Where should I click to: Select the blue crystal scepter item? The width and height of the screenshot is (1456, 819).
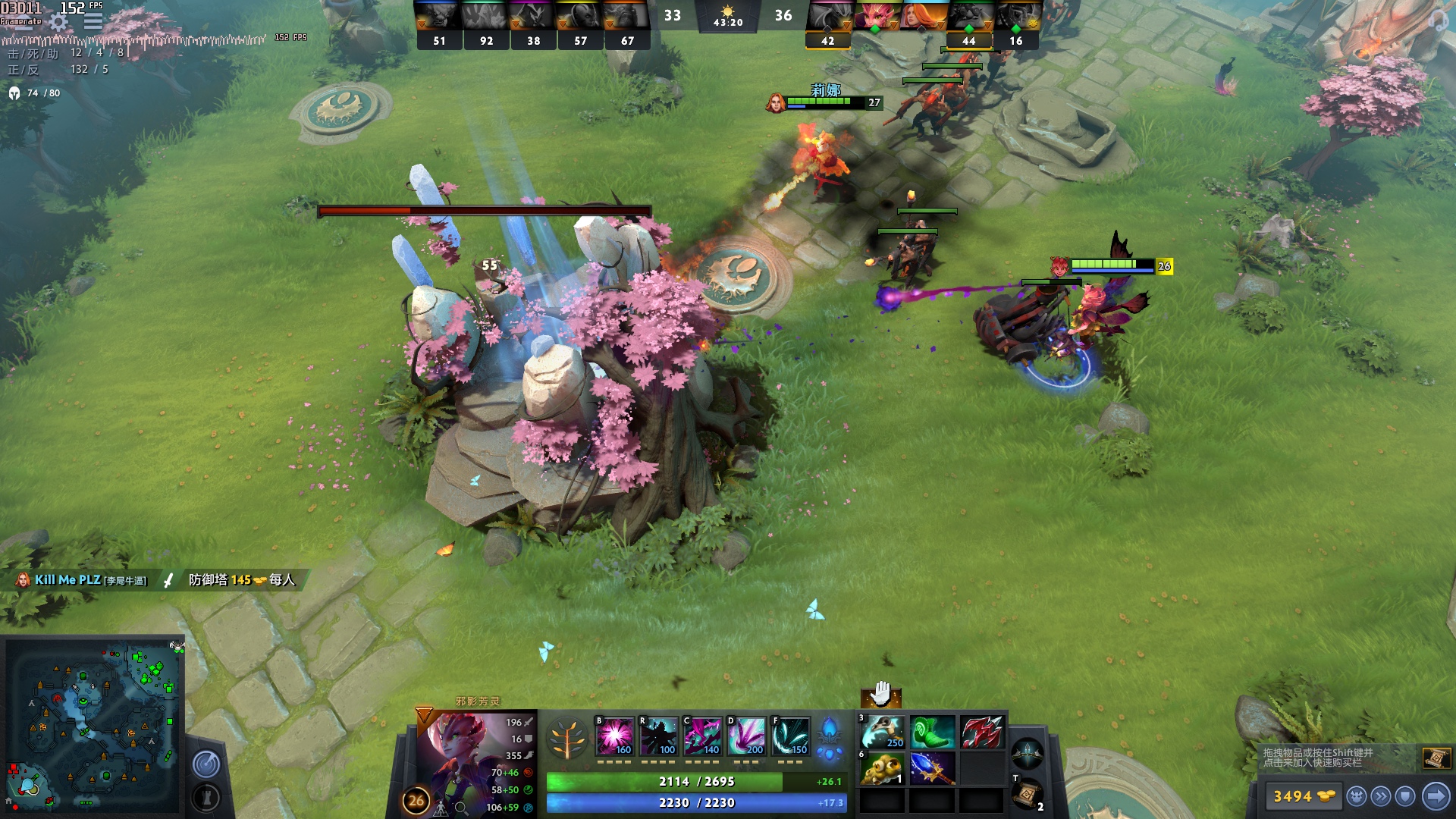[x=932, y=769]
